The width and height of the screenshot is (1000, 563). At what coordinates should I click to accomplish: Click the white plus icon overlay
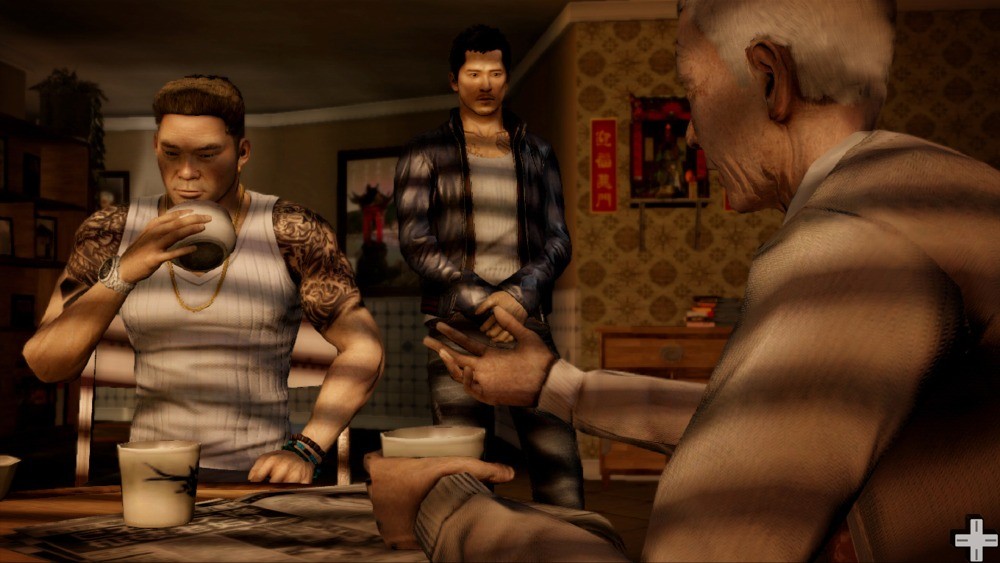click(975, 539)
